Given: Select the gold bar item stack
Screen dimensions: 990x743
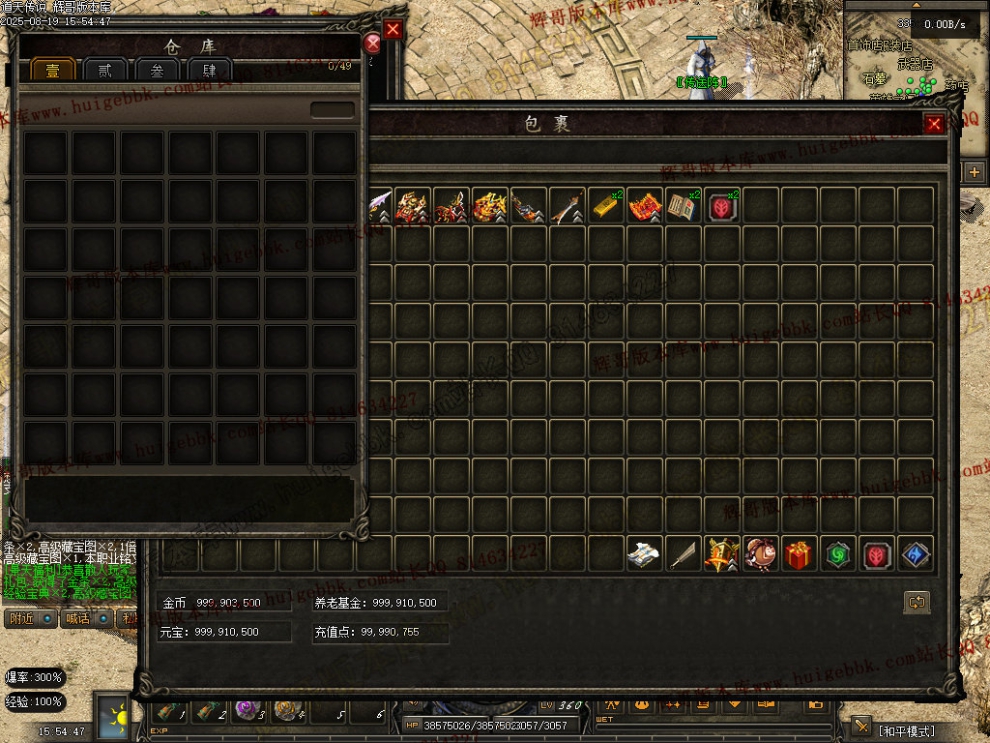Looking at the screenshot, I should pos(606,206).
